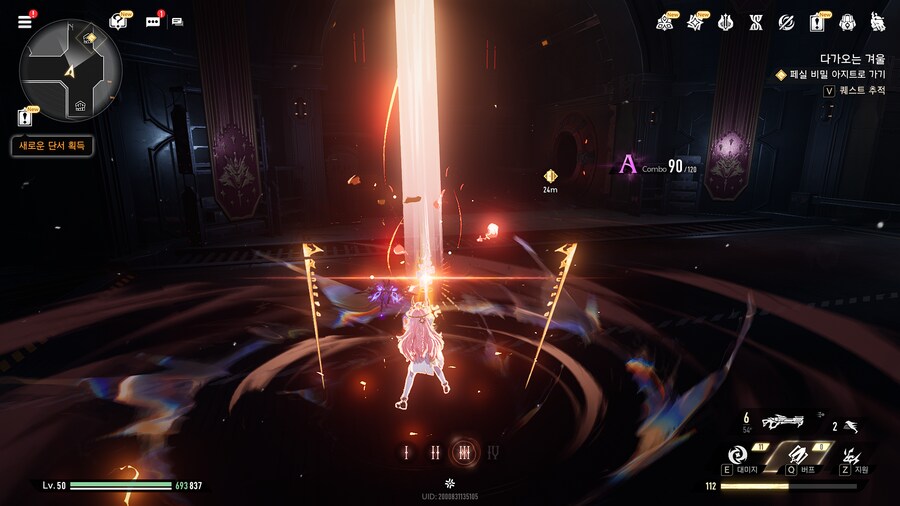900x506 pixels.
Task: Open the character figure icon
Action: (x=877, y=22)
